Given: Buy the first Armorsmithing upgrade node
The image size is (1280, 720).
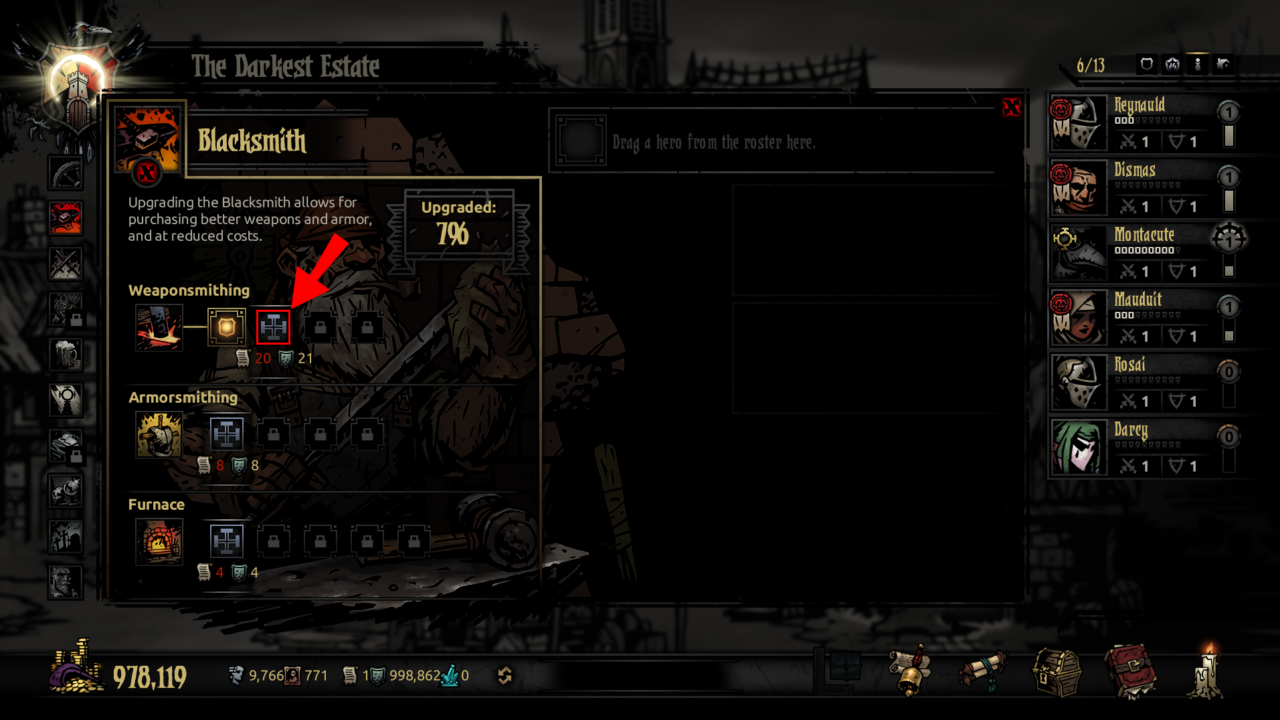Looking at the screenshot, I should pyautogui.click(x=225, y=433).
